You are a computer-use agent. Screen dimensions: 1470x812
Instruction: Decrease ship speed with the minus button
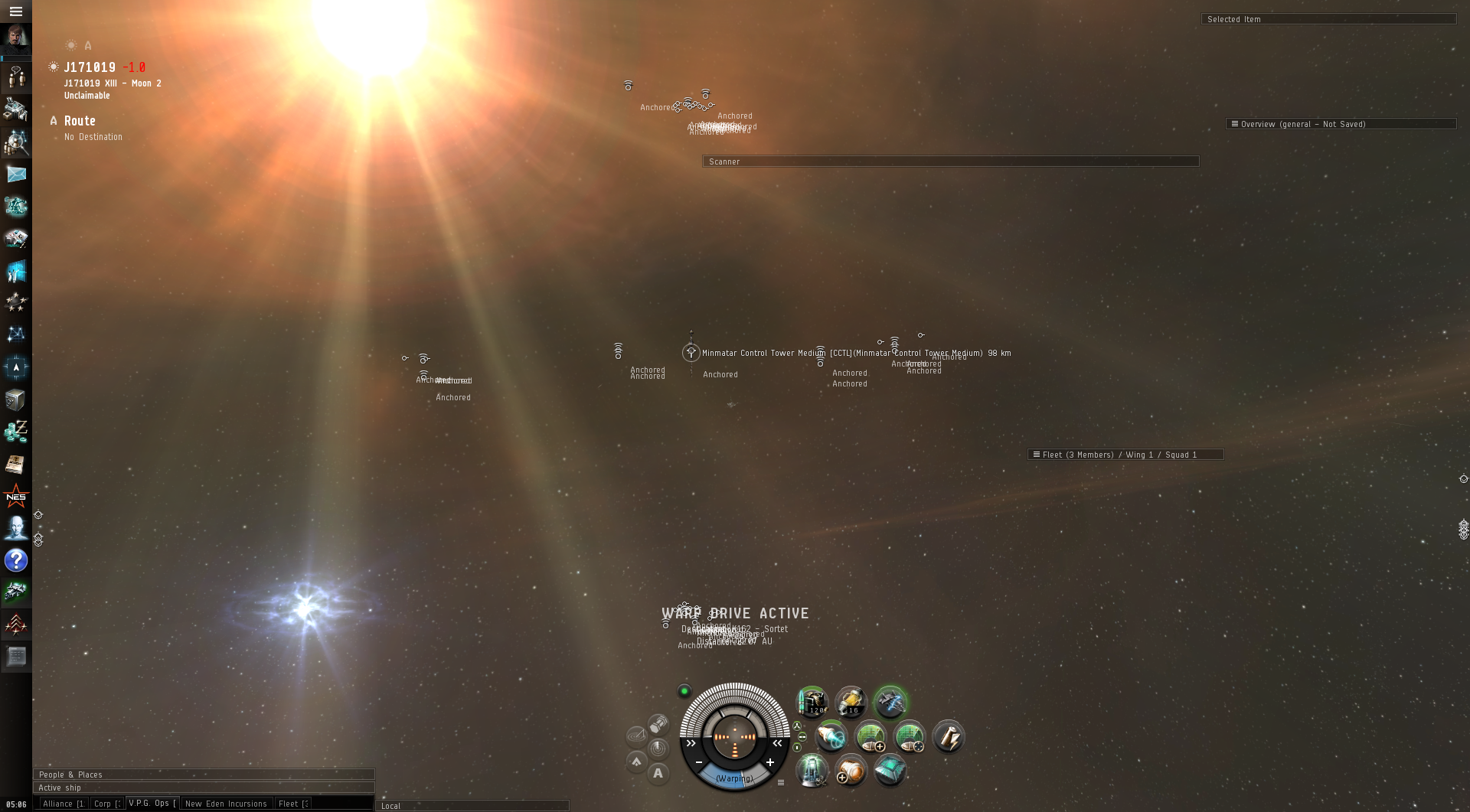point(699,762)
